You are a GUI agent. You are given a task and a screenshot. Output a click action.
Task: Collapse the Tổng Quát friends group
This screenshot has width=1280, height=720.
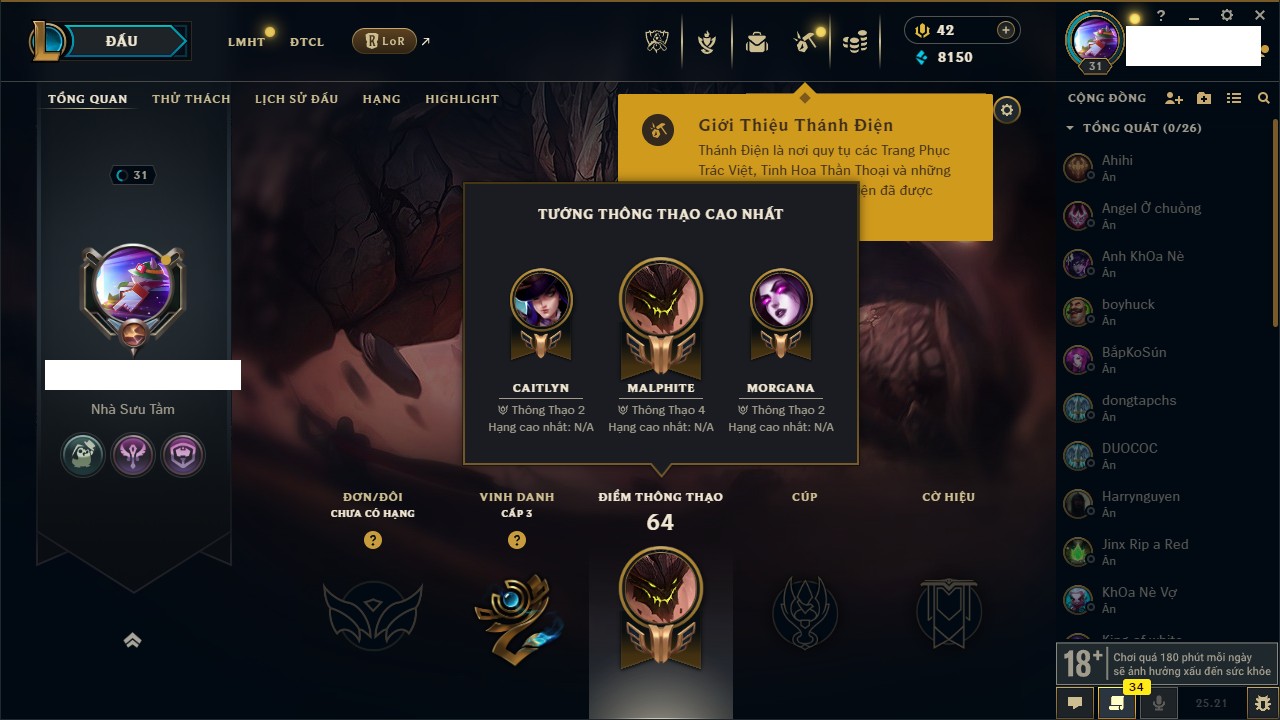(1070, 128)
